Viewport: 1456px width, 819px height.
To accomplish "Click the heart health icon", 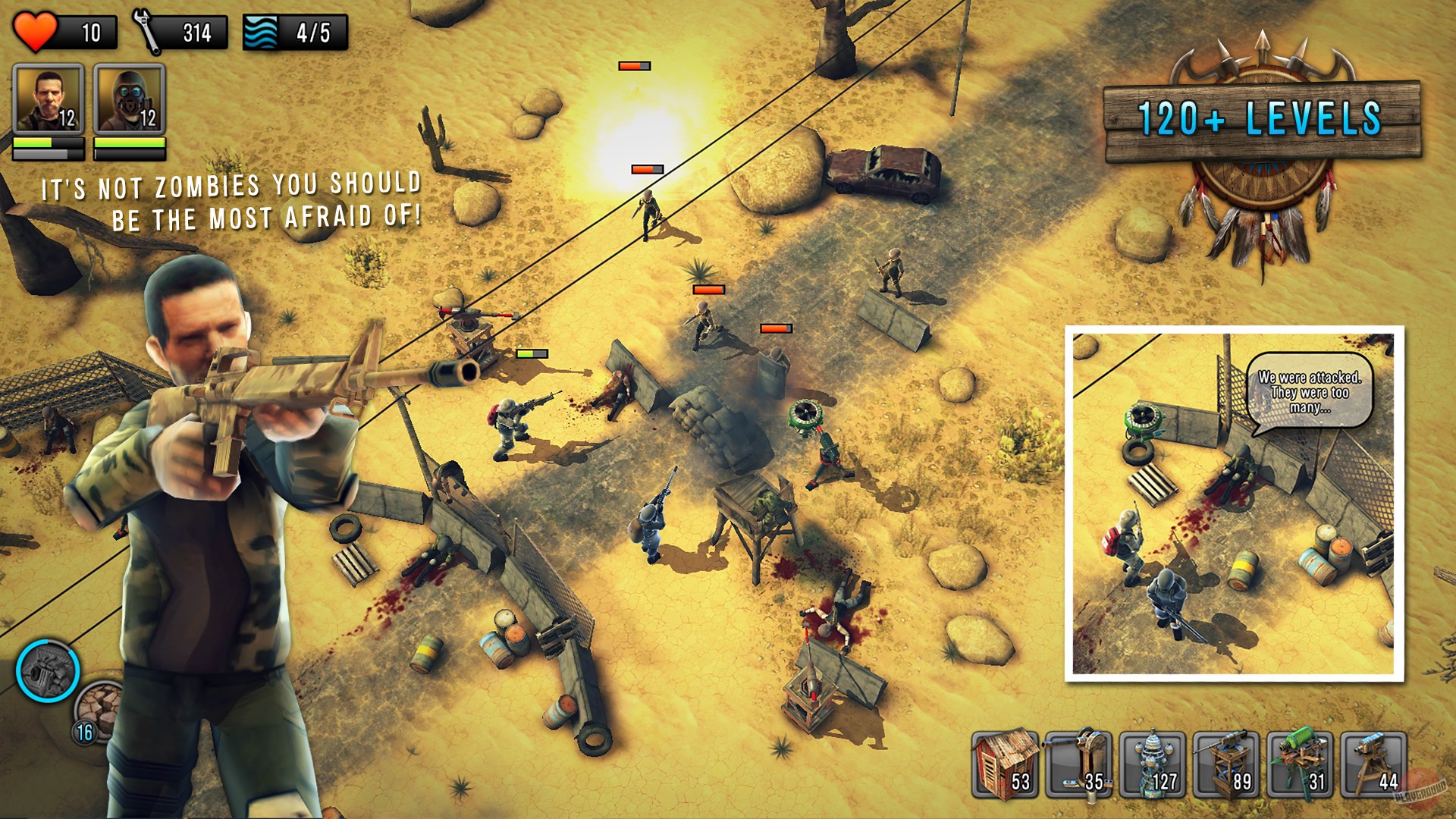I will (36, 30).
